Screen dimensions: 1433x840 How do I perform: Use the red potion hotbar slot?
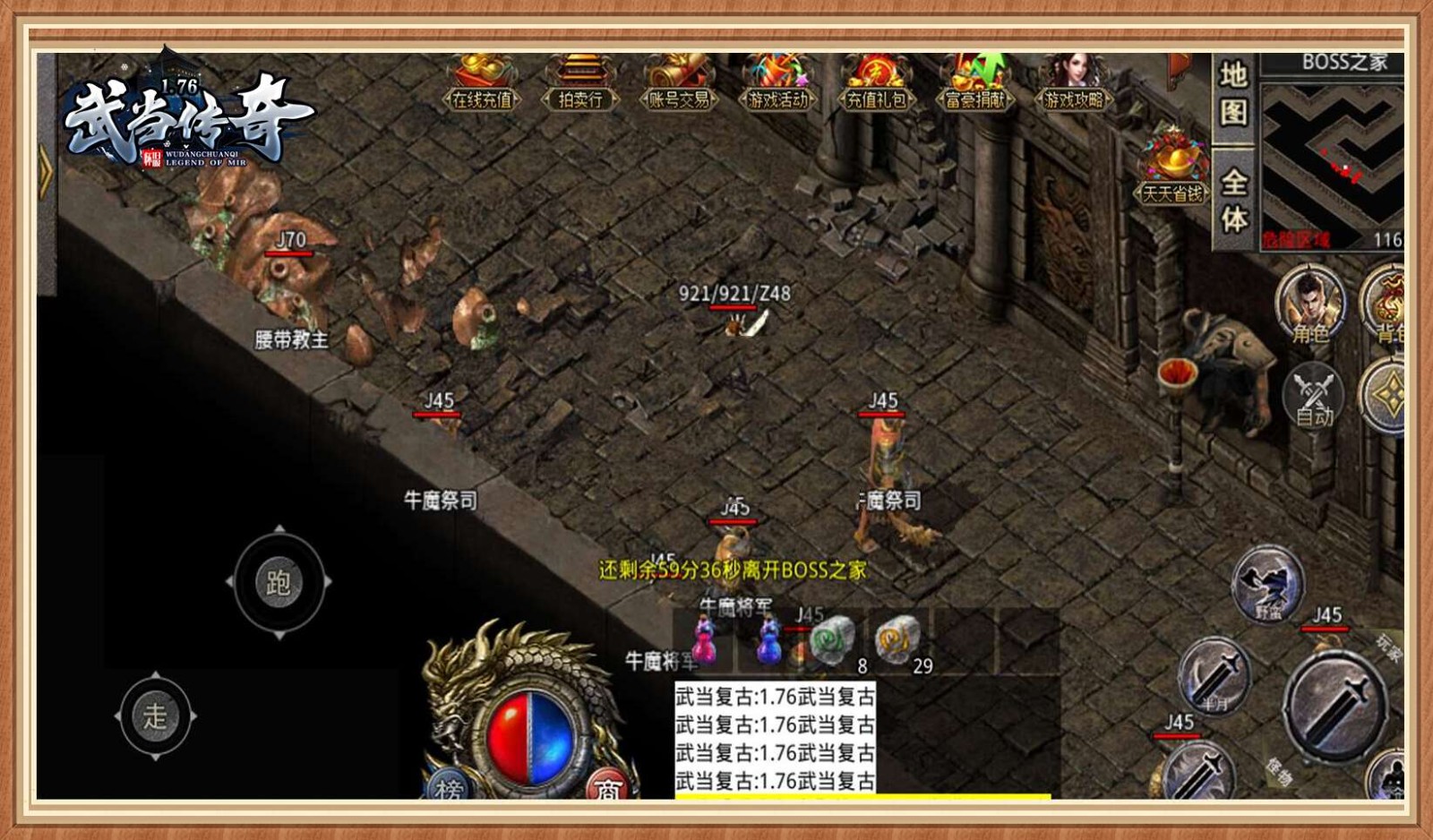coord(704,639)
